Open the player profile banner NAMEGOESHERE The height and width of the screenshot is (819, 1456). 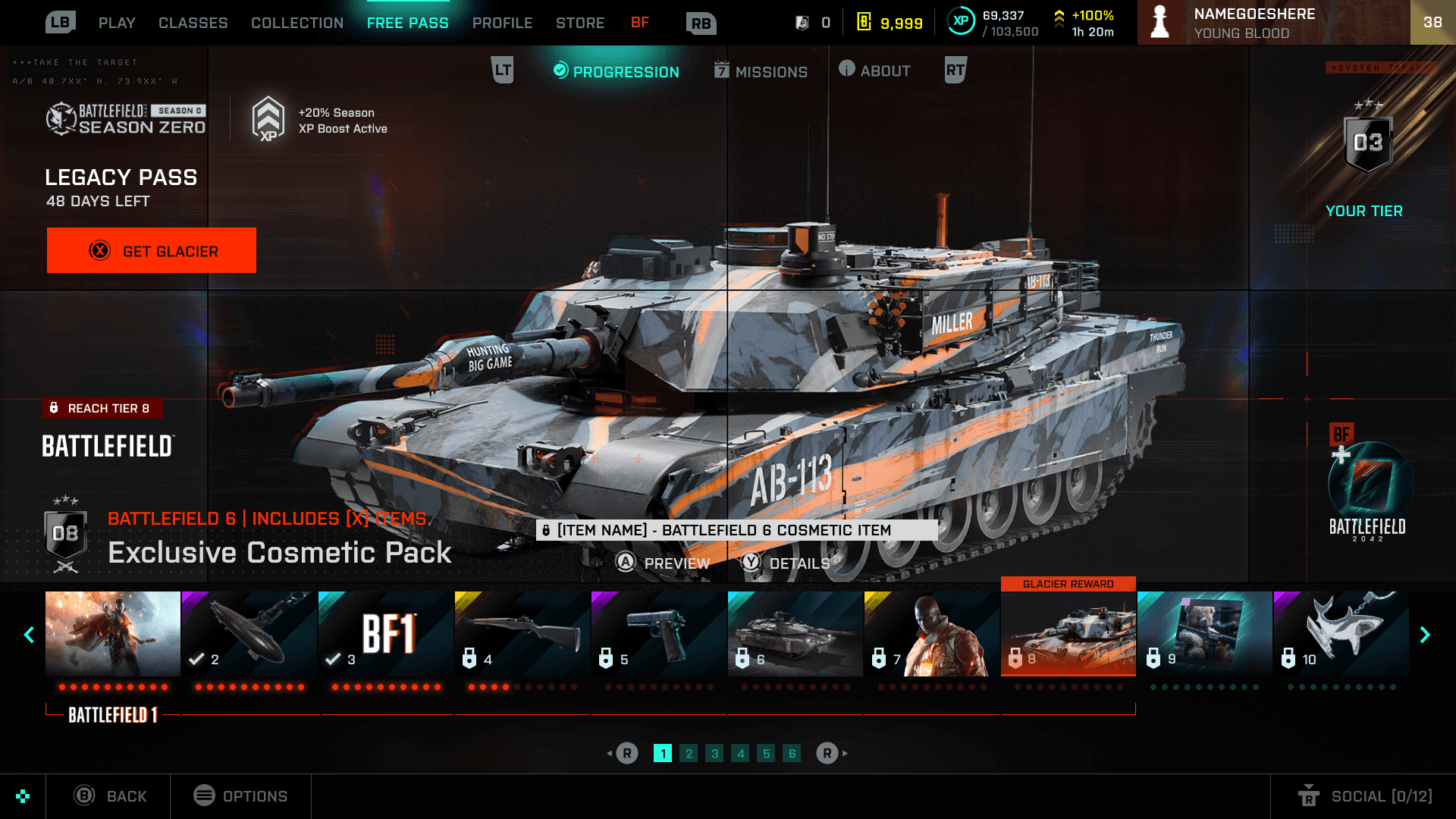pos(1272,23)
